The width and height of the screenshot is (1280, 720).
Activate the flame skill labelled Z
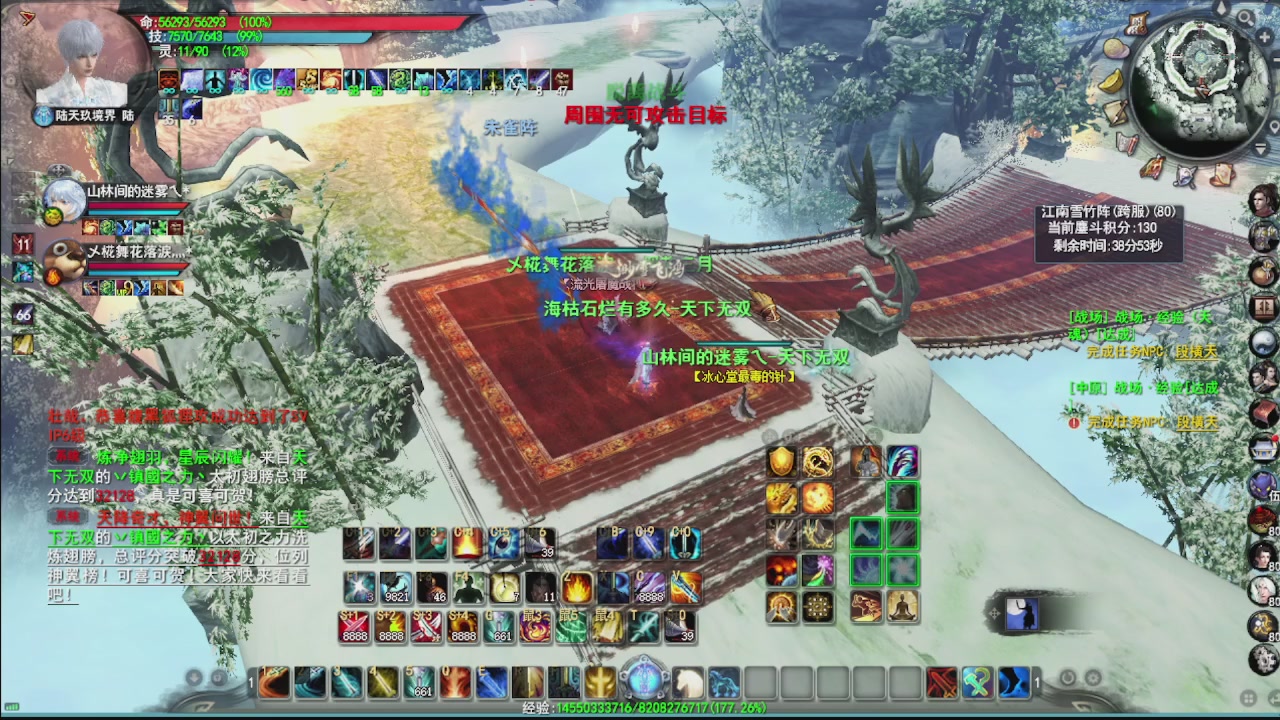(577, 587)
